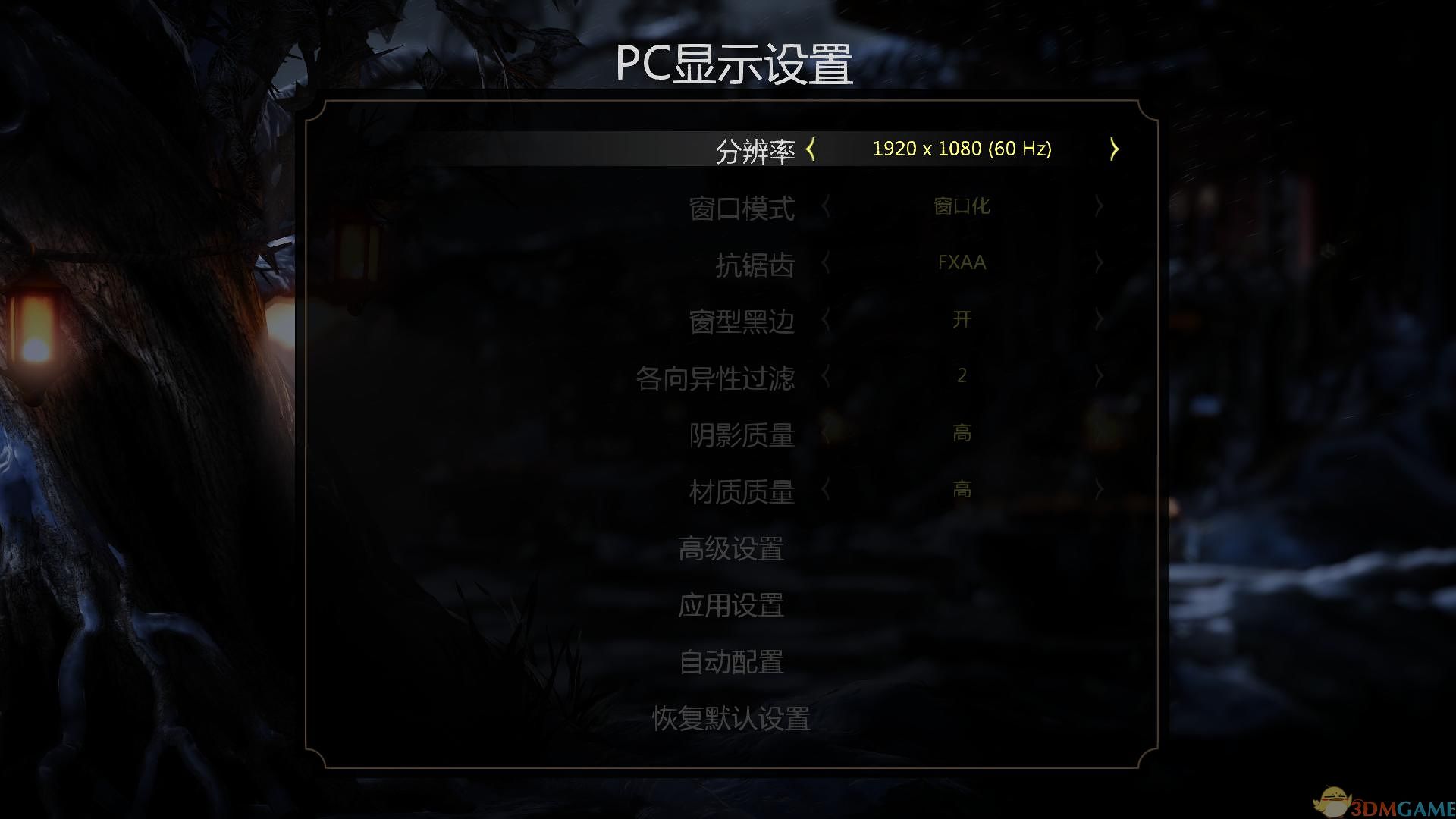1456x819 pixels.
Task: Click the left arrow on 窗口模式 row
Action: 827,206
